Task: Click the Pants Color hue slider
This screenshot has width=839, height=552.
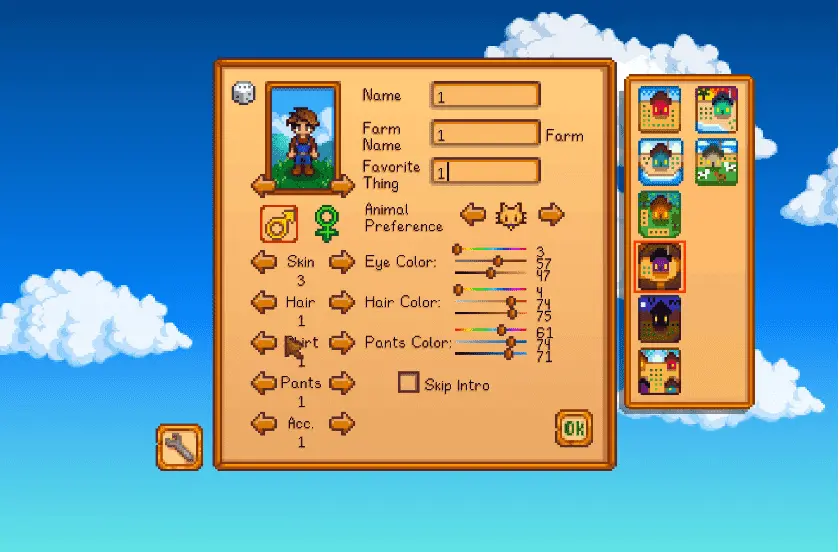Action: click(490, 330)
